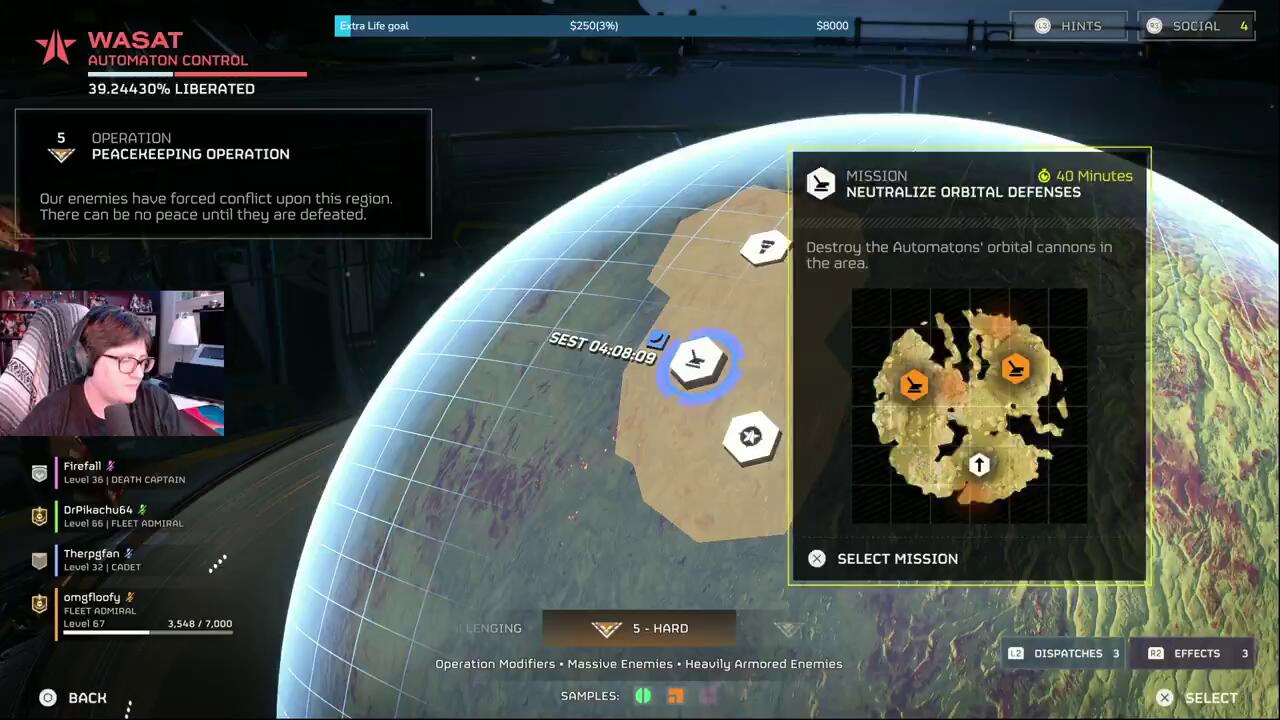Screen dimensions: 1280x720
Task: Click the mission area map preview
Action: [x=969, y=406]
